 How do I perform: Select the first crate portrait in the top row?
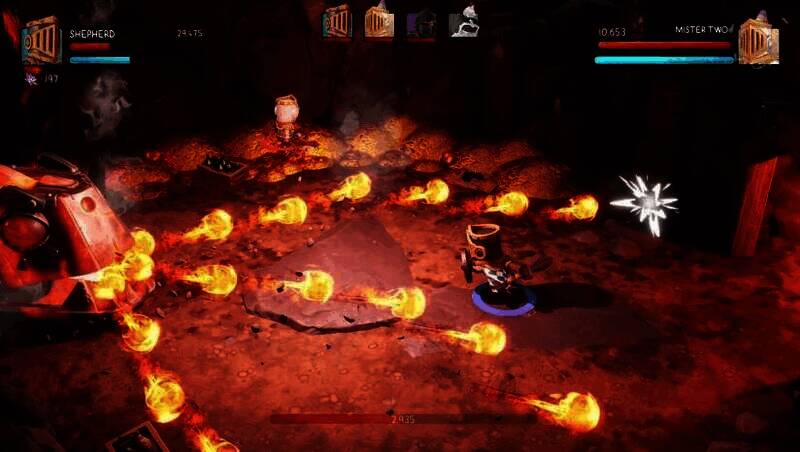(x=337, y=22)
